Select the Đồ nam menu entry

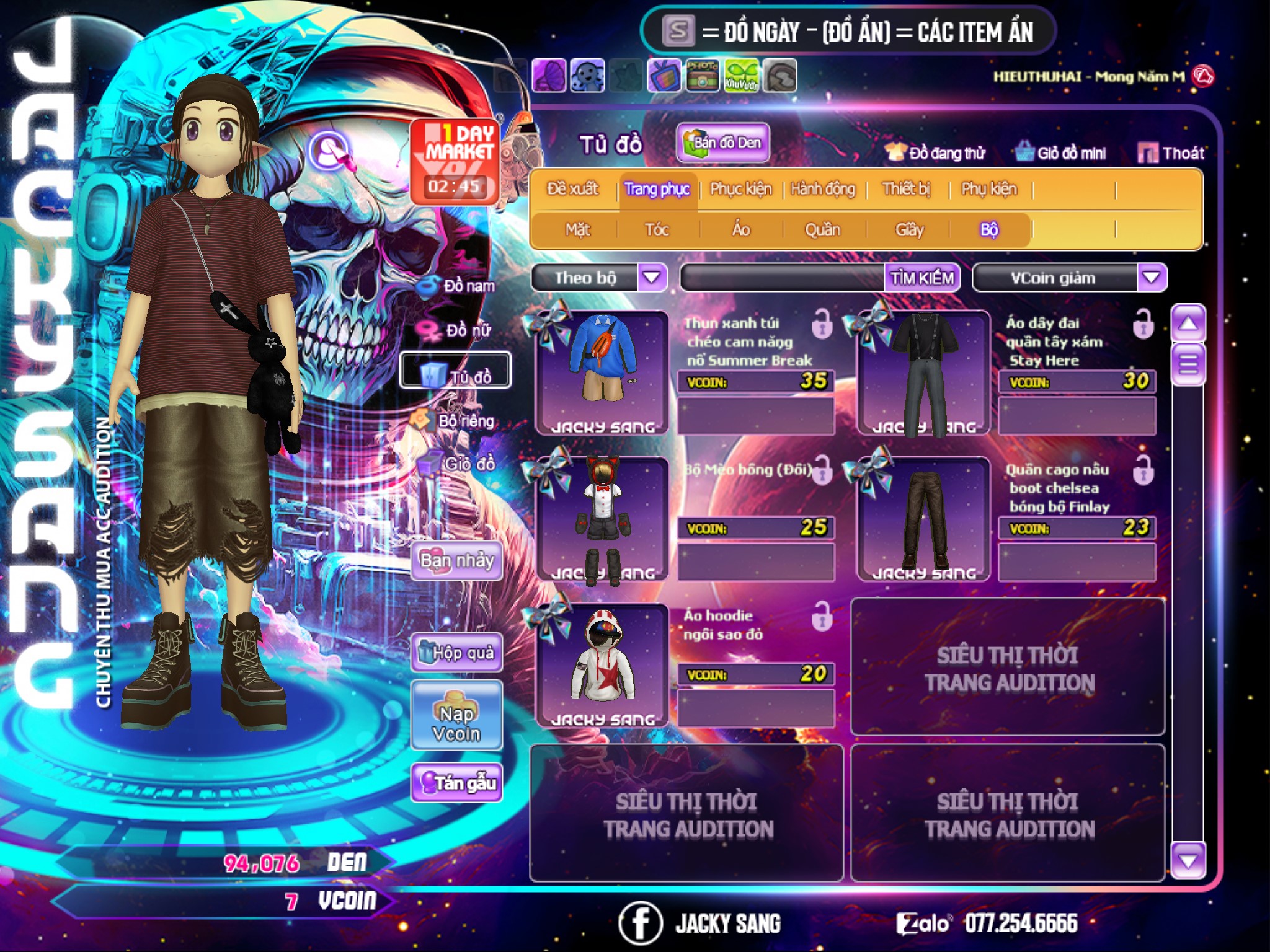tap(459, 286)
